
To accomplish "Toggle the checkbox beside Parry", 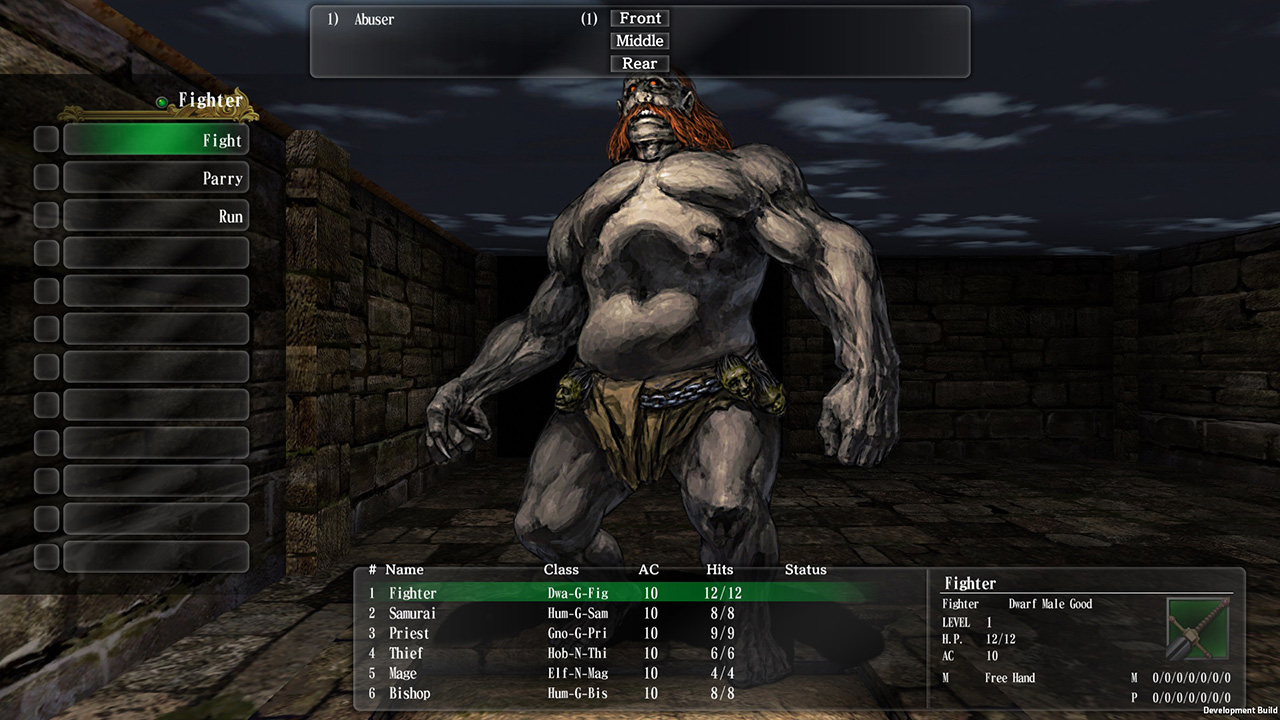I will coord(45,177).
